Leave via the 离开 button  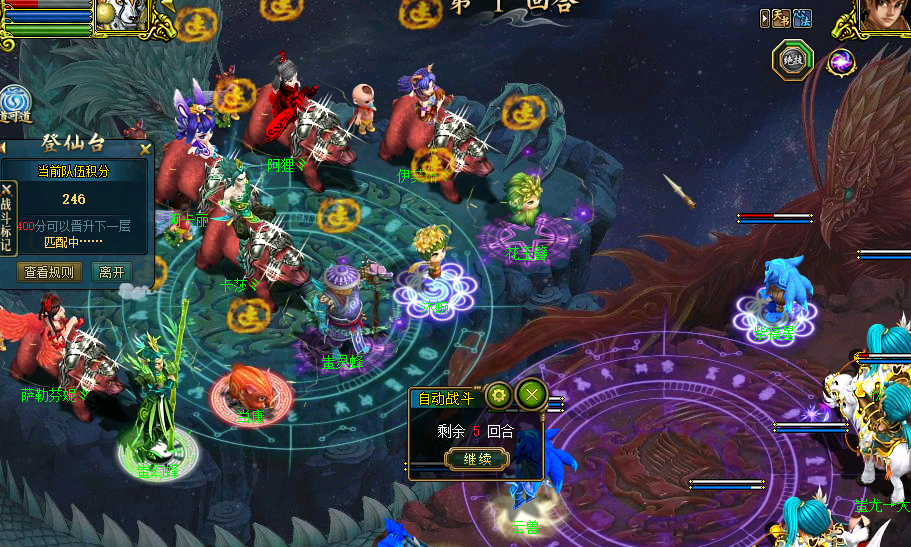pos(112,272)
